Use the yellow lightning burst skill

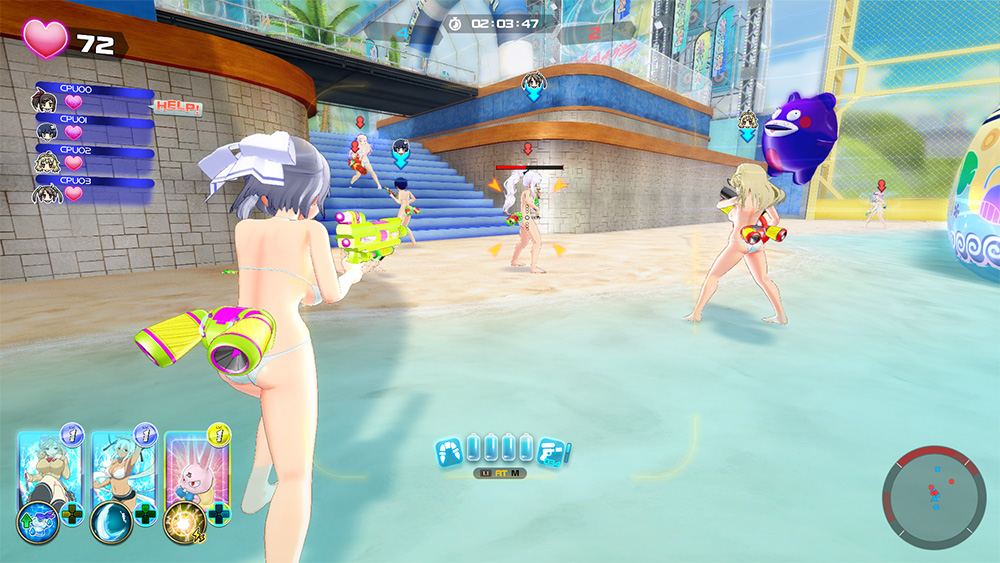pyautogui.click(x=184, y=523)
